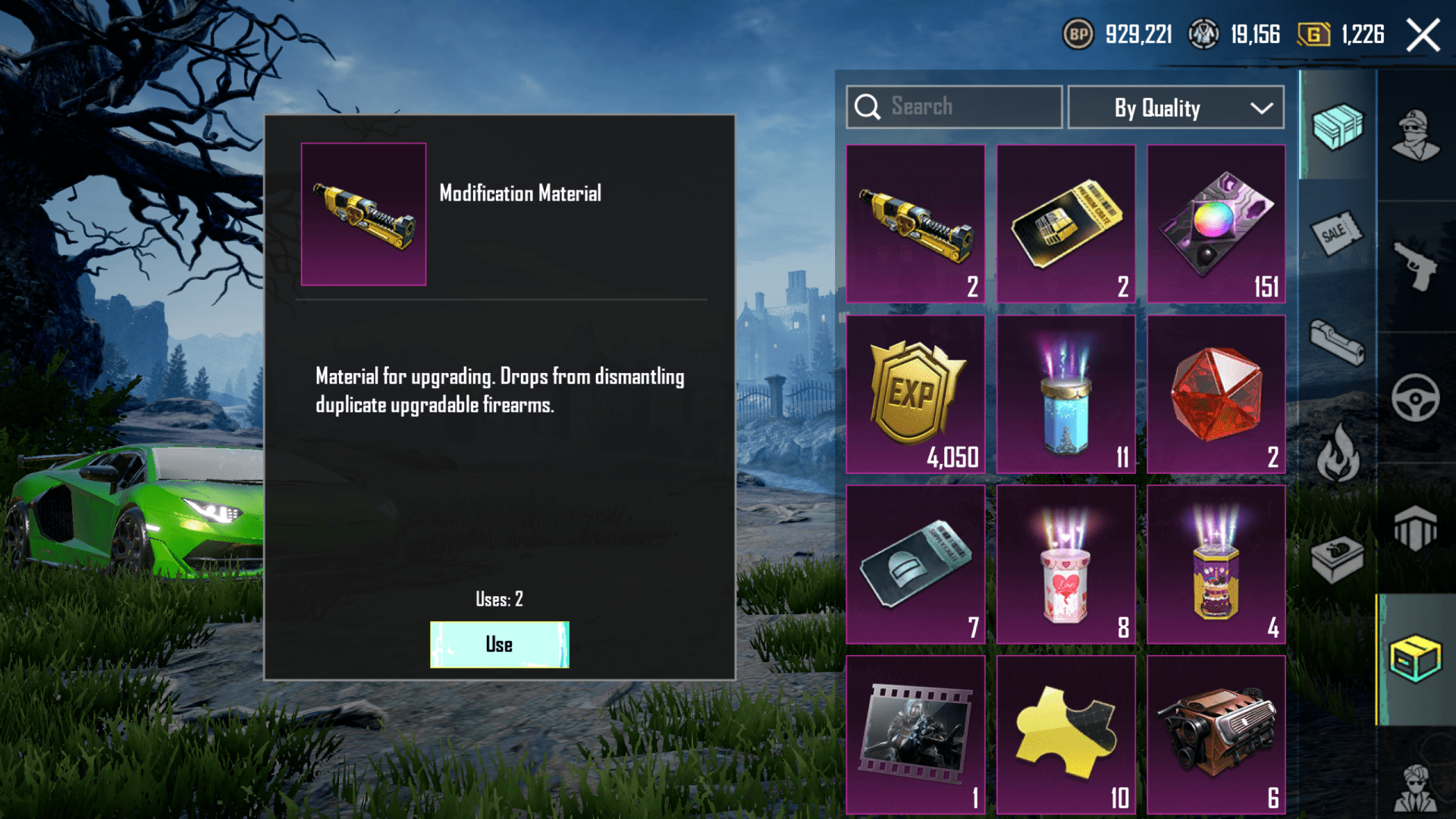Select the blue glowing crate slot

[x=1065, y=394]
